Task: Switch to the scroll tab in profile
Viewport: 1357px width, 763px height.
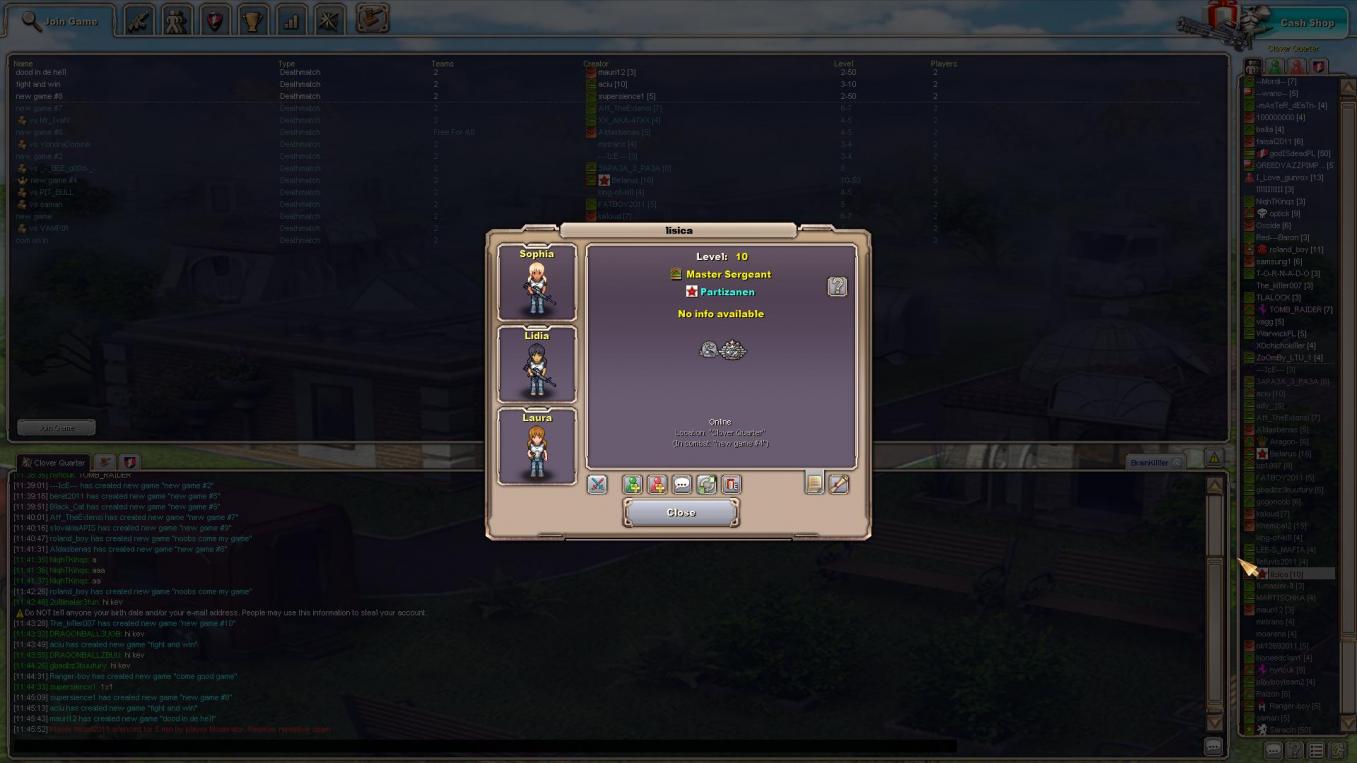Action: [839, 484]
